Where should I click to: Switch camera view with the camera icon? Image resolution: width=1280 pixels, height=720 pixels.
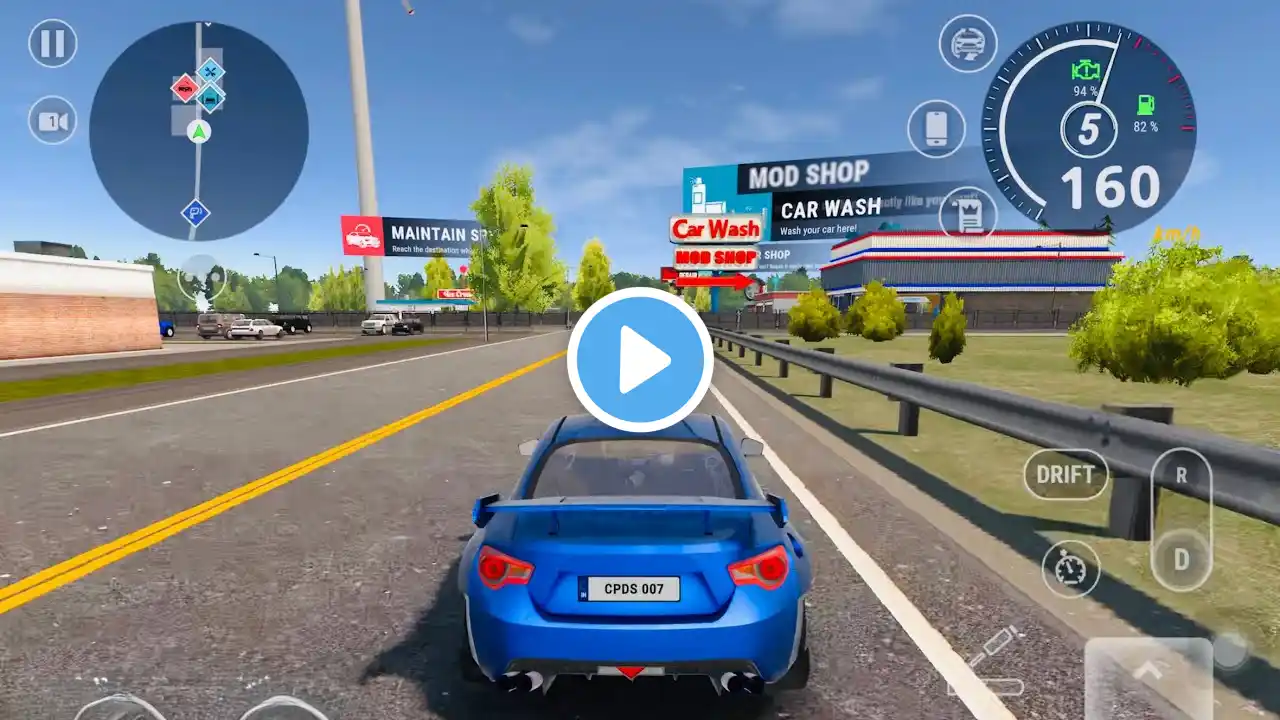click(53, 120)
